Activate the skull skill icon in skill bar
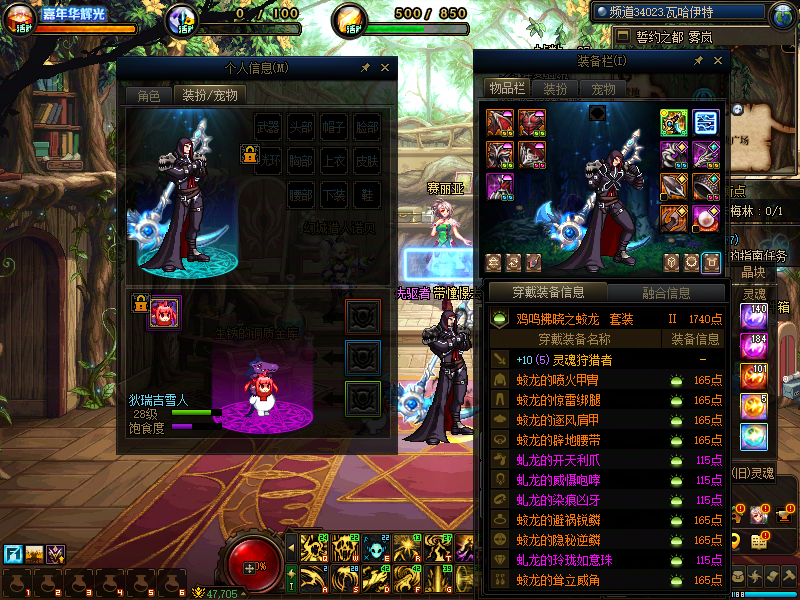Screen dimensions: 800x600 [x=378, y=547]
